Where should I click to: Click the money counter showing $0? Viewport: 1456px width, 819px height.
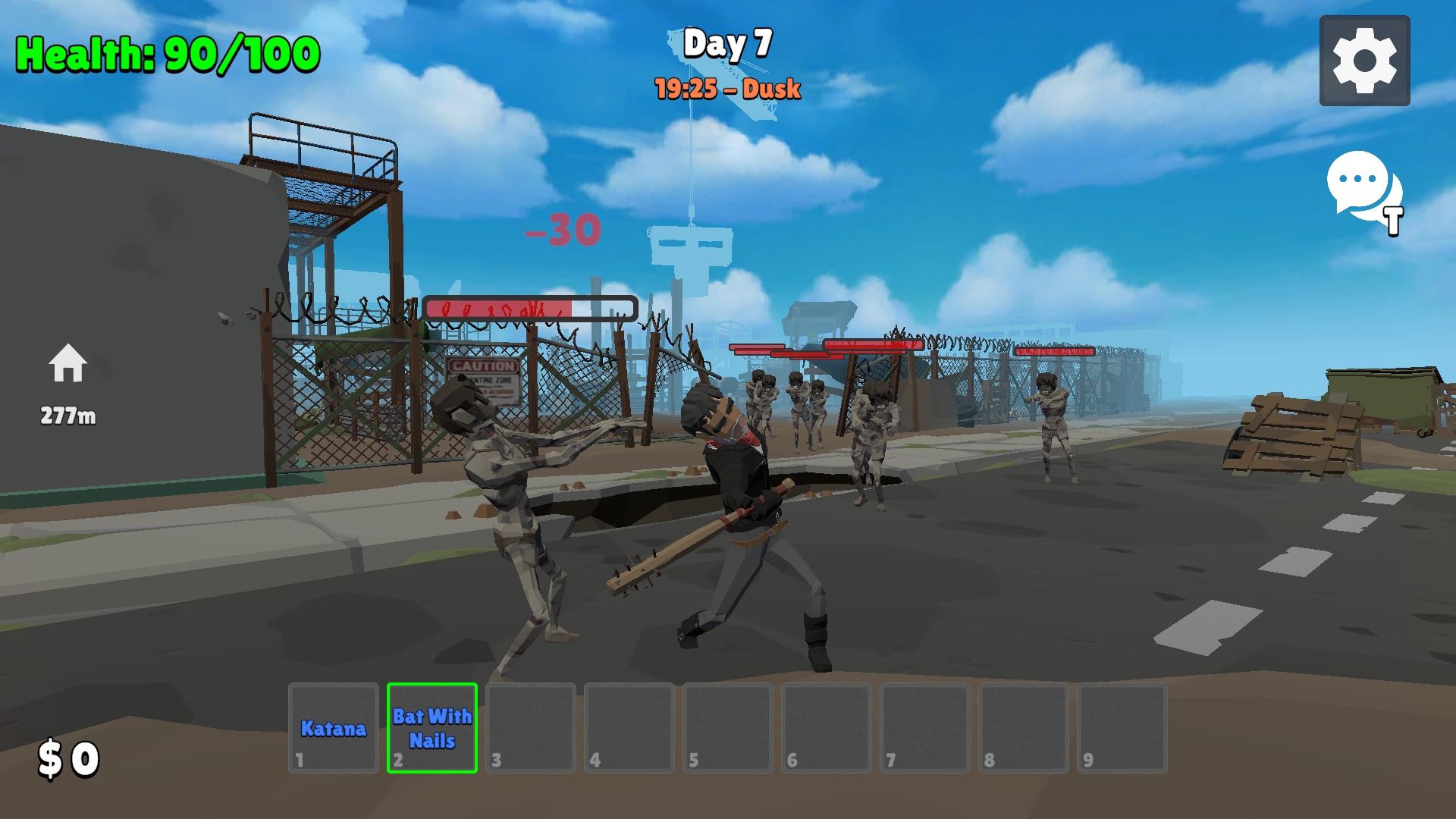click(67, 757)
